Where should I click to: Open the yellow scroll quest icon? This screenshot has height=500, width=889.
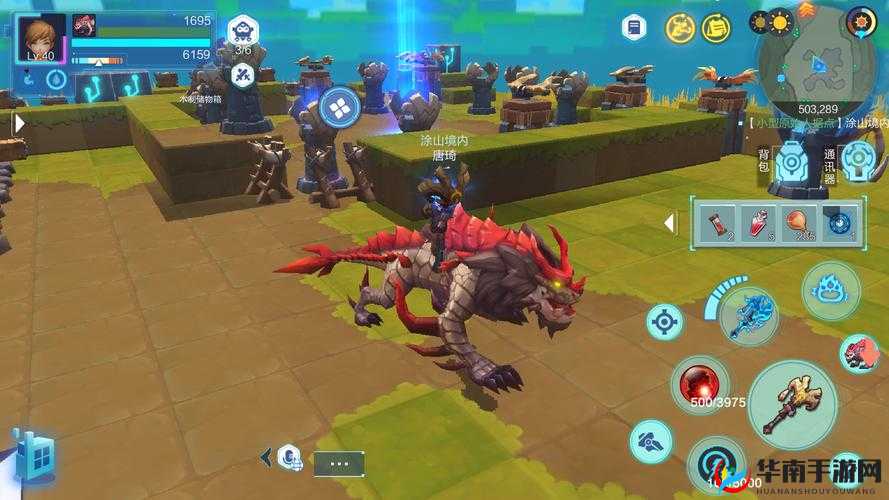click(x=715, y=28)
